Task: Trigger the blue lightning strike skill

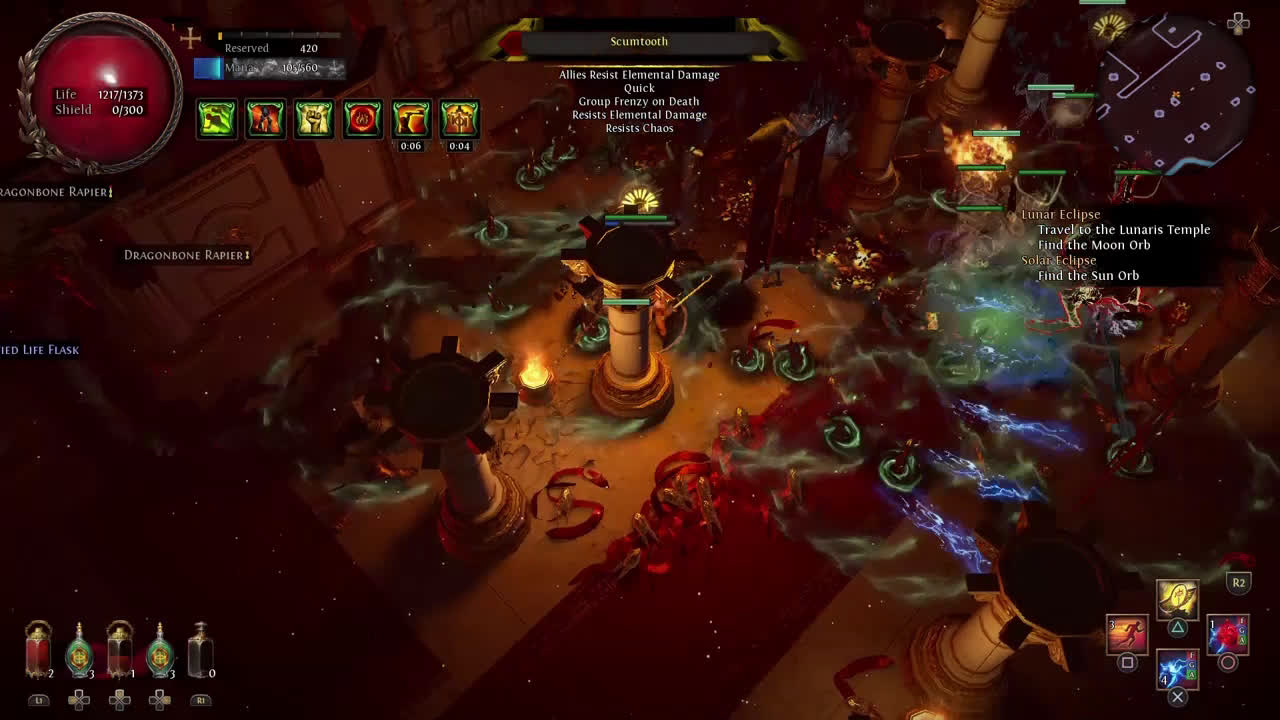Action: click(1177, 669)
